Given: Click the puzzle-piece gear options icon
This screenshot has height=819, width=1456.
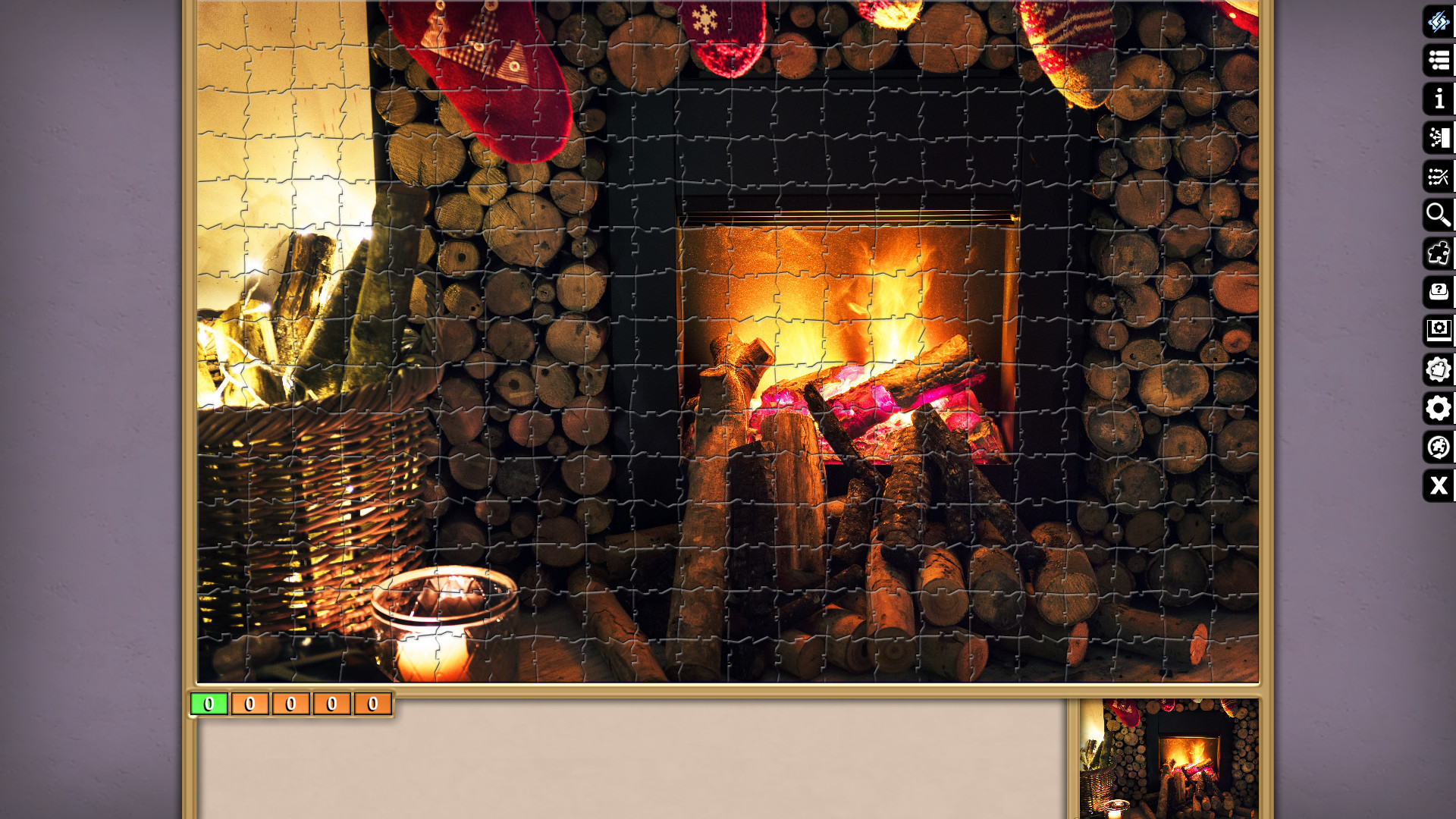Looking at the screenshot, I should click(x=1439, y=370).
